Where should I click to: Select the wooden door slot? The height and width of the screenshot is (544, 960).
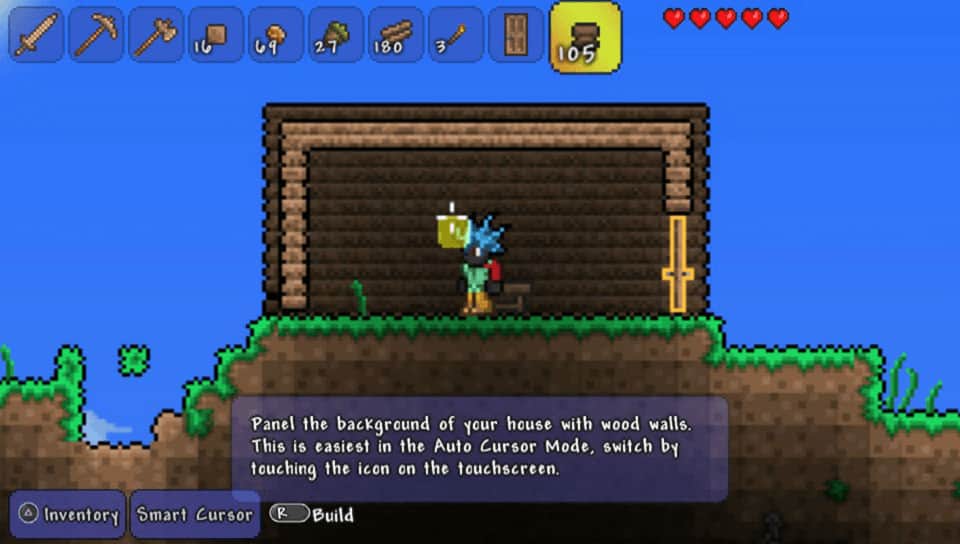click(517, 35)
